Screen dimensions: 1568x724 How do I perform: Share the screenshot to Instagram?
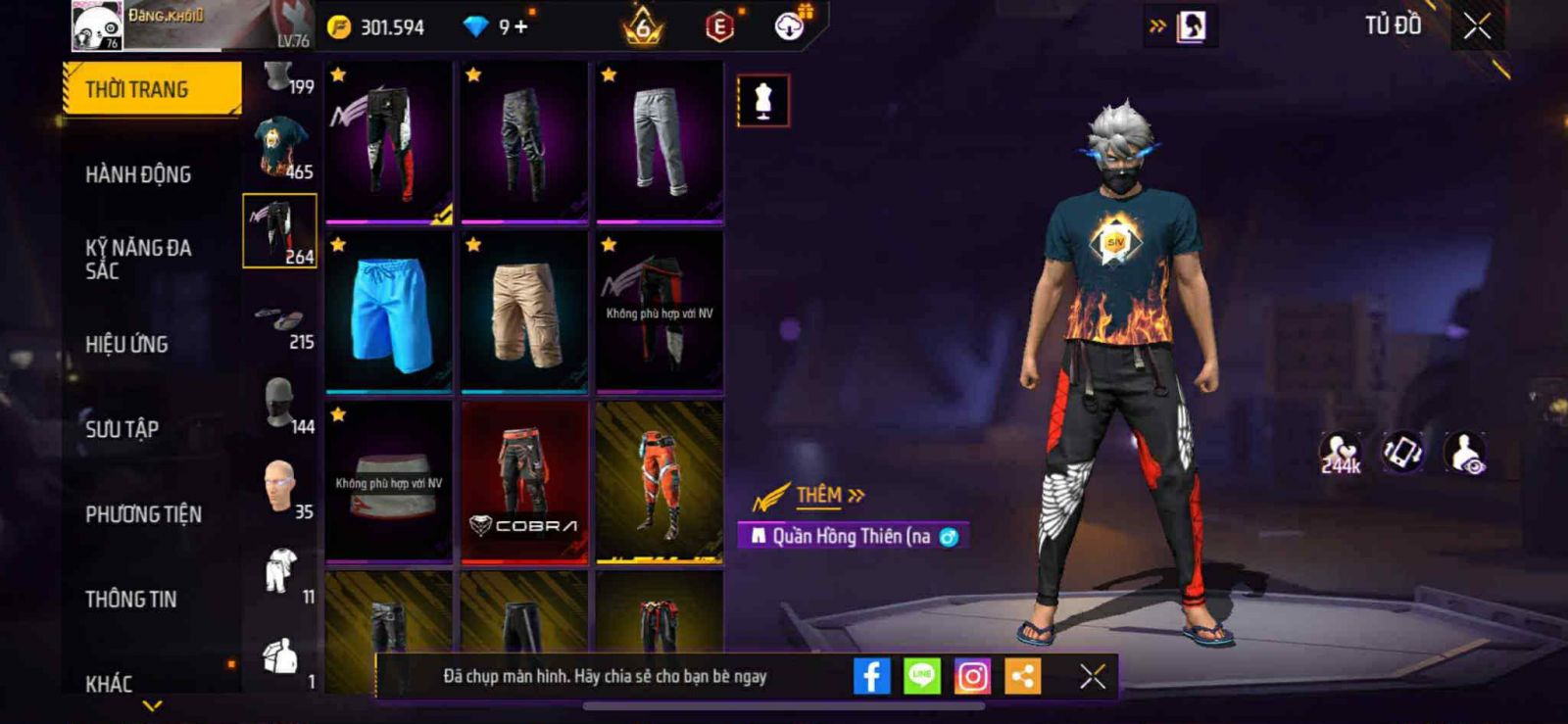[x=972, y=676]
